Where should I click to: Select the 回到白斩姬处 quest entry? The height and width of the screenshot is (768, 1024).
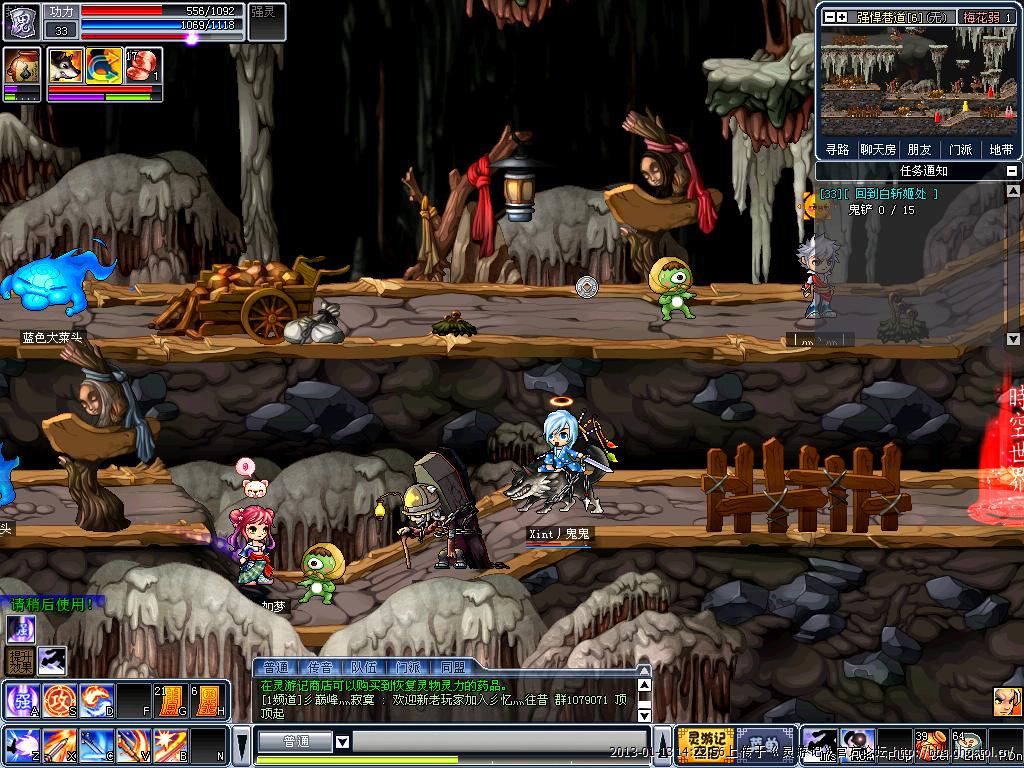[890, 194]
